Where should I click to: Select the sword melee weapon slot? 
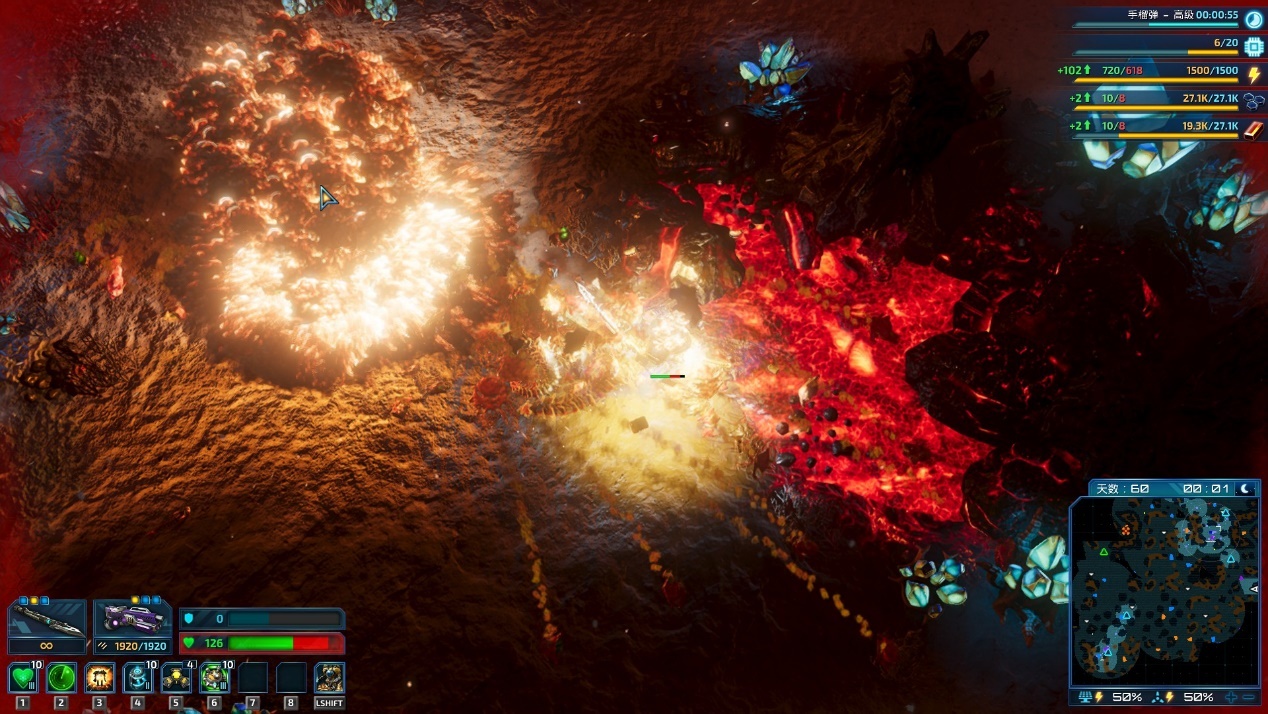pos(47,623)
